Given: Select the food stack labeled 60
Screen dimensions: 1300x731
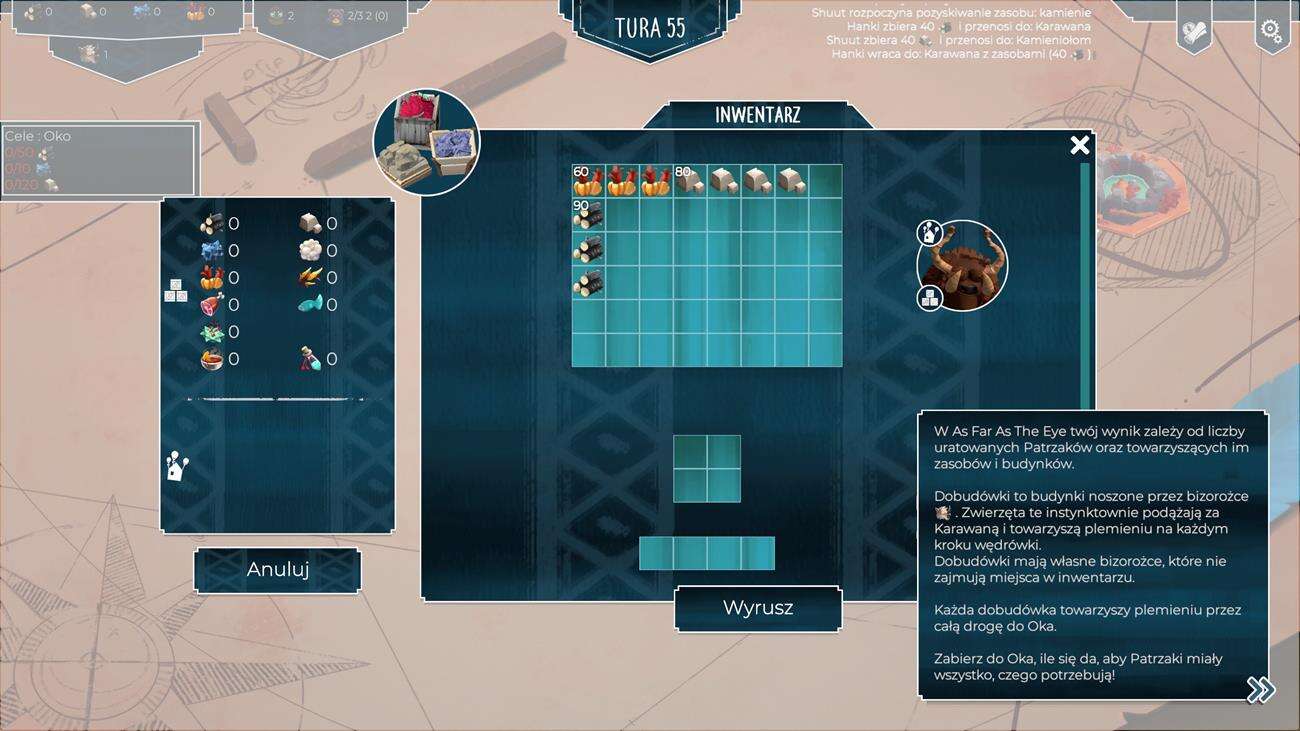Looking at the screenshot, I should (588, 181).
